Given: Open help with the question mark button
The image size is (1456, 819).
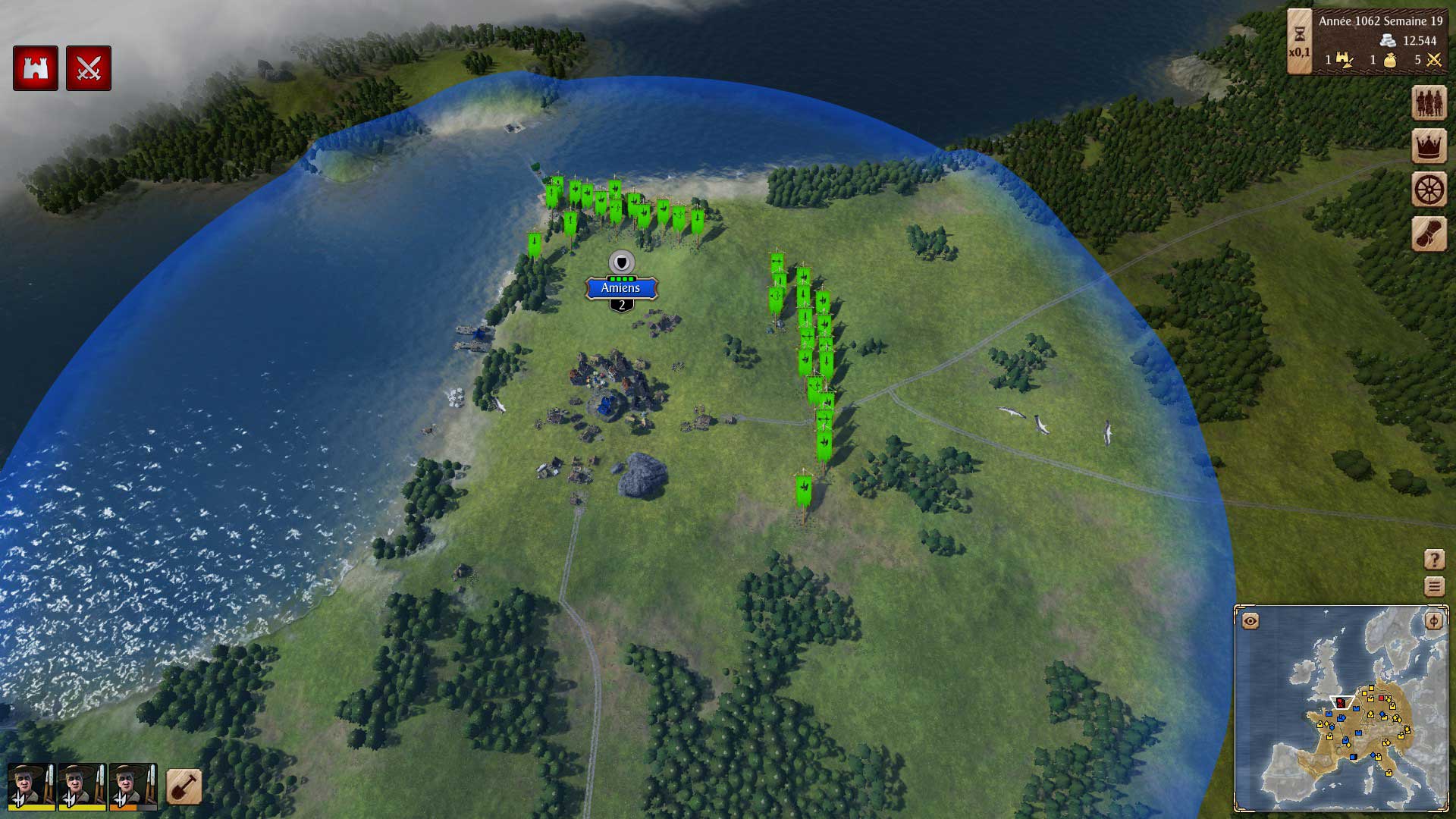Looking at the screenshot, I should (x=1434, y=560).
